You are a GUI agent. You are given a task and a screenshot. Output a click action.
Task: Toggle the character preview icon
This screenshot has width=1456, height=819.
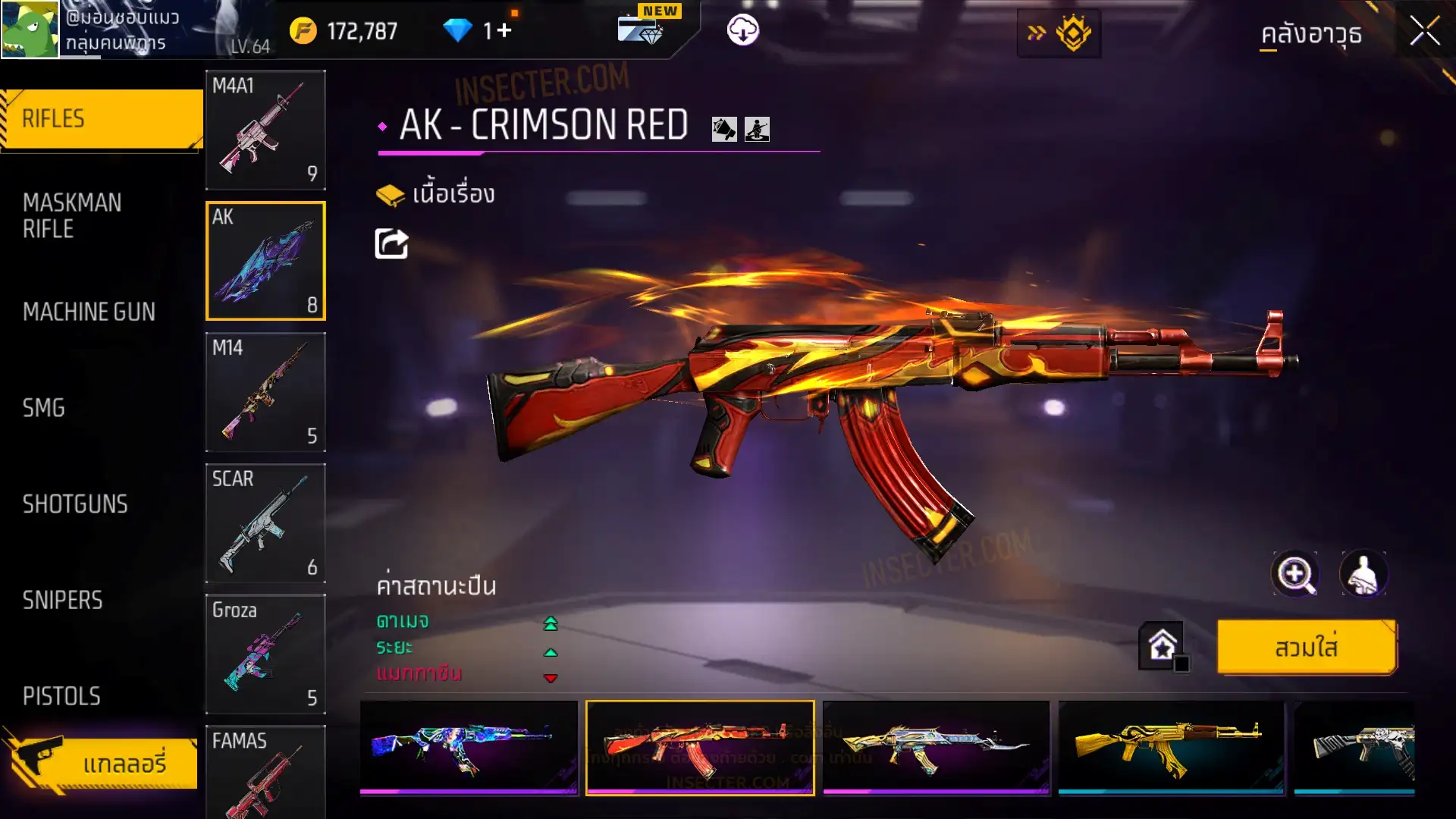click(1363, 574)
